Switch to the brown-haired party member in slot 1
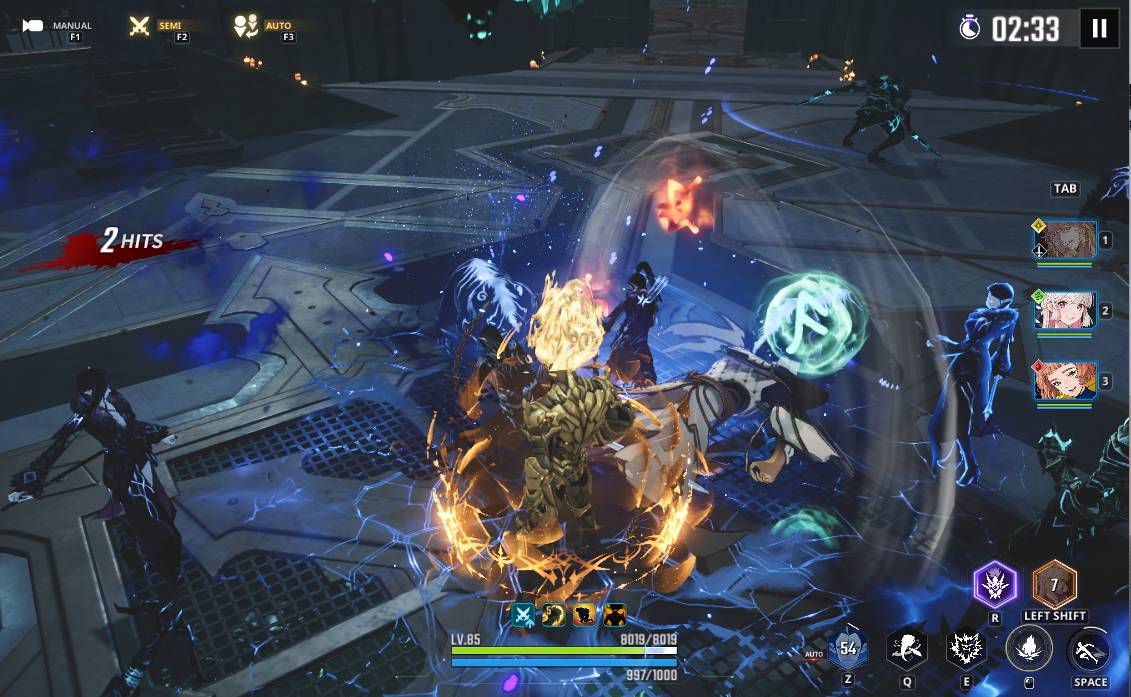The image size is (1131, 697). 1065,240
